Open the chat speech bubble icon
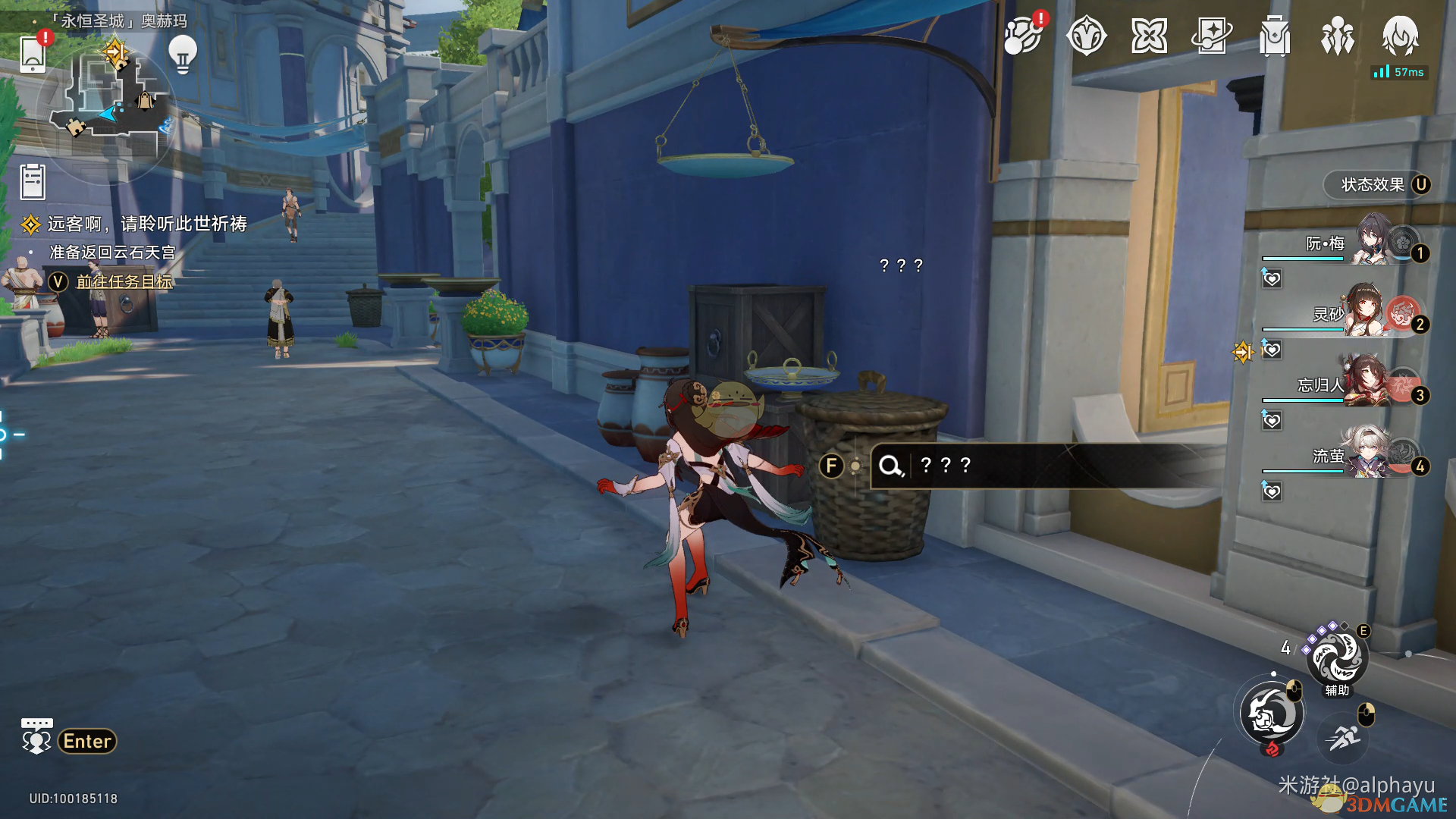This screenshot has height=819, width=1456. (36, 736)
